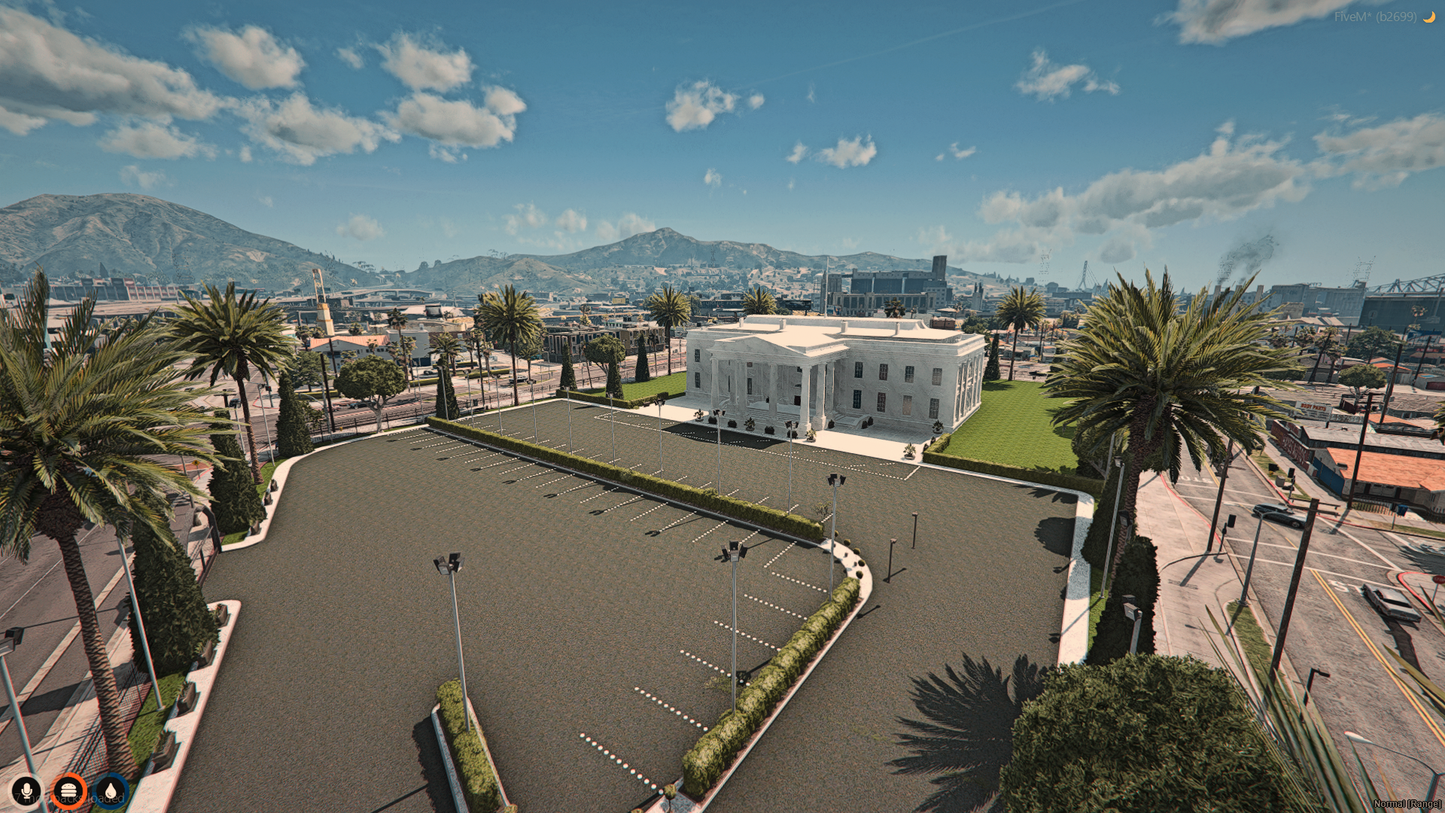Click the orange hunger ring indicator
The image size is (1445, 813).
coord(67,791)
